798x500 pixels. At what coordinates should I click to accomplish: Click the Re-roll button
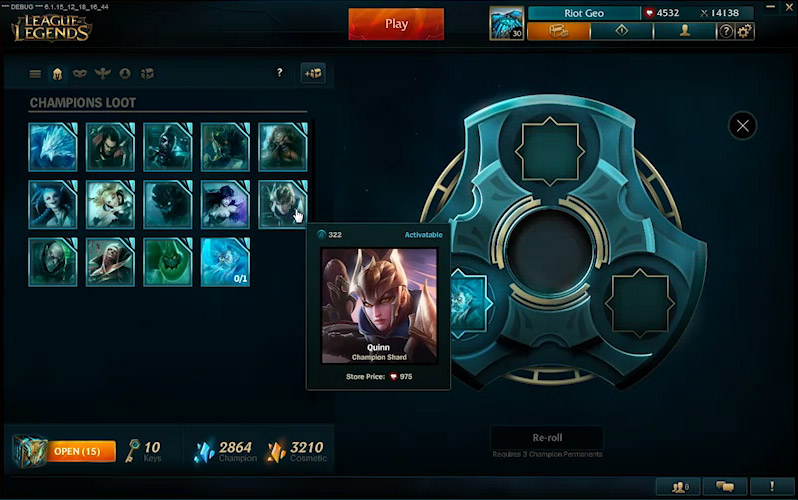click(x=547, y=438)
